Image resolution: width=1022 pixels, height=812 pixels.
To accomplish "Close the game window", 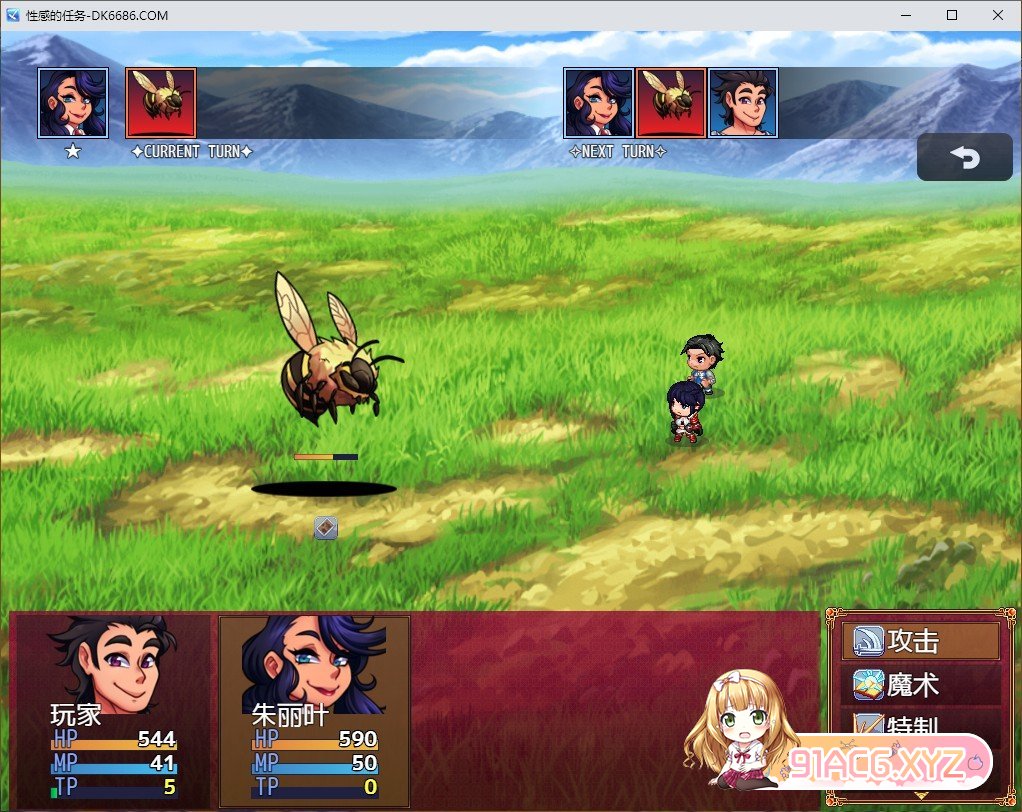I will pos(998,15).
